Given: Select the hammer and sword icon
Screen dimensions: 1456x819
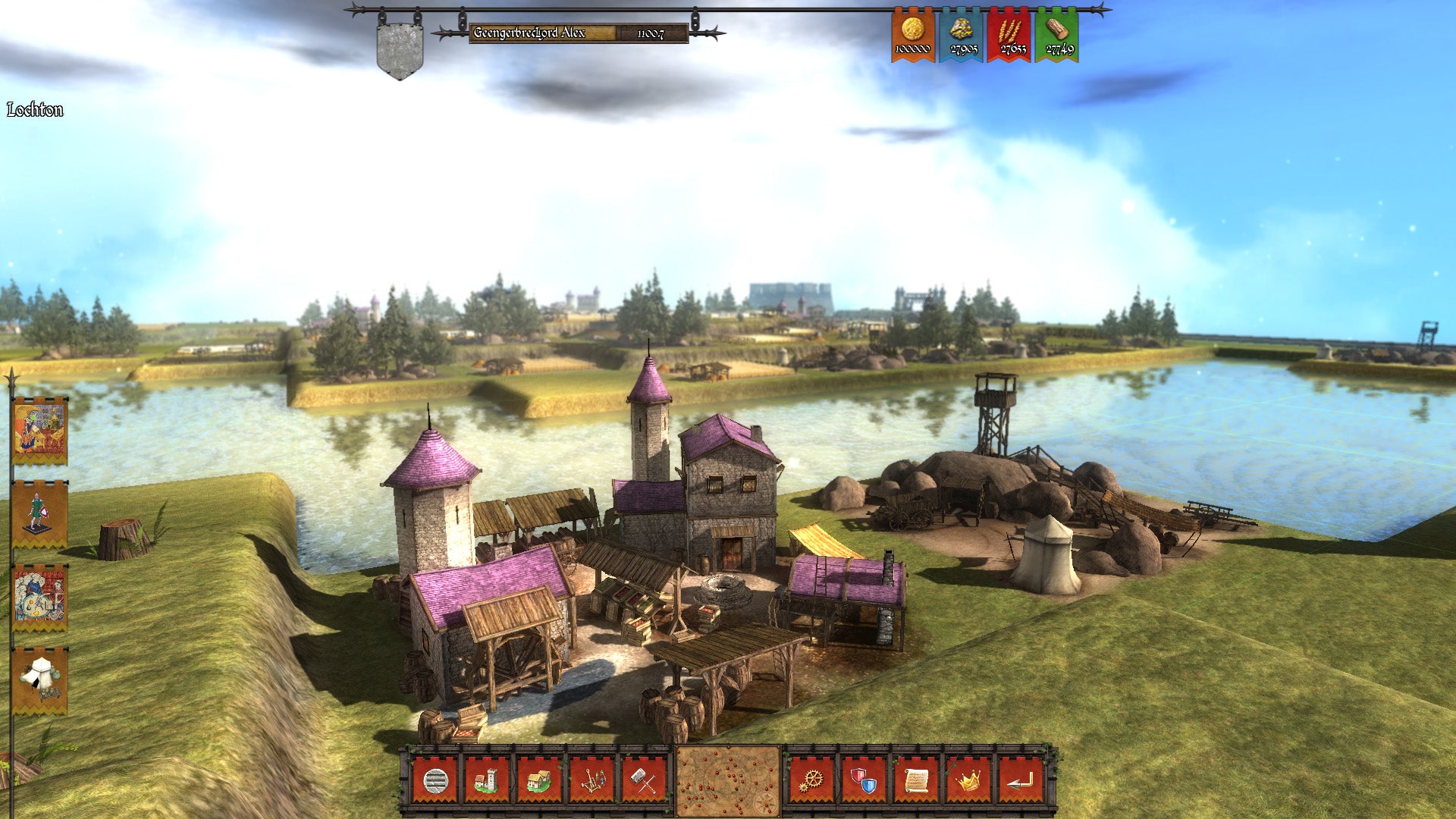Looking at the screenshot, I should pyautogui.click(x=644, y=780).
